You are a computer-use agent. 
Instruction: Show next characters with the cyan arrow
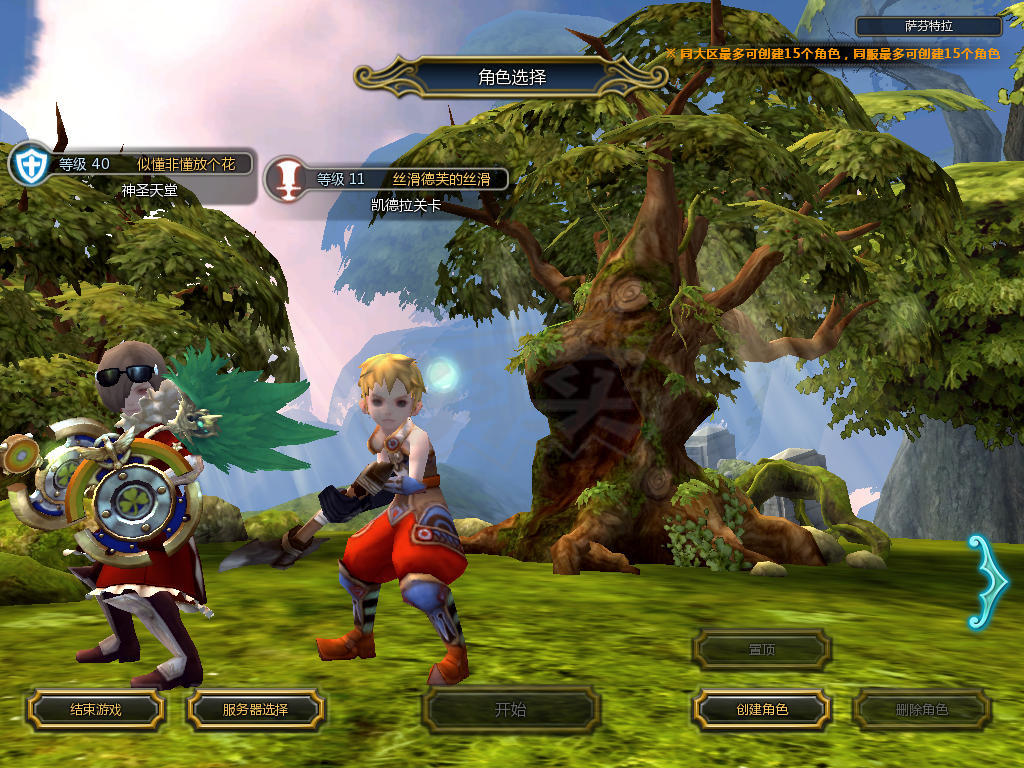coord(985,582)
